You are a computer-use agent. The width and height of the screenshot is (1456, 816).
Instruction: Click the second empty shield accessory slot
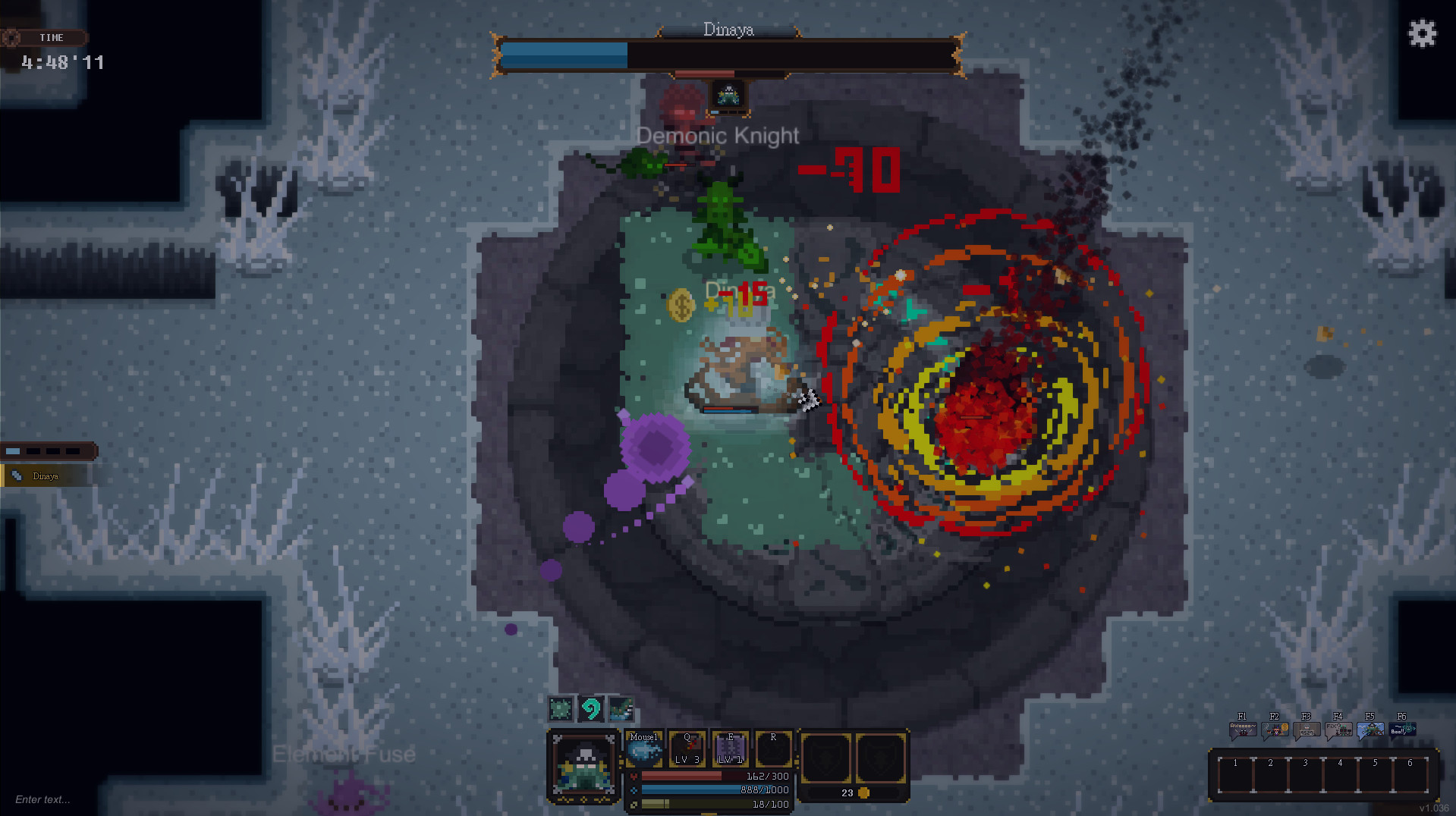(880, 758)
